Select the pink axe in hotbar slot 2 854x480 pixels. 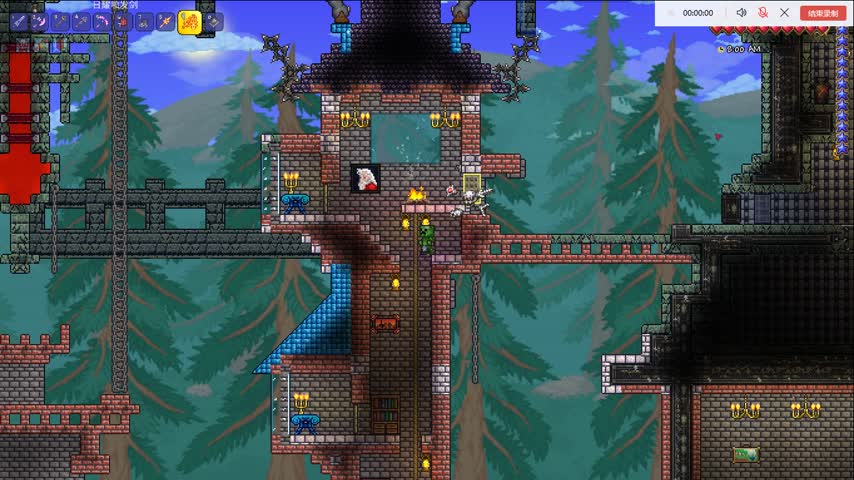click(39, 21)
